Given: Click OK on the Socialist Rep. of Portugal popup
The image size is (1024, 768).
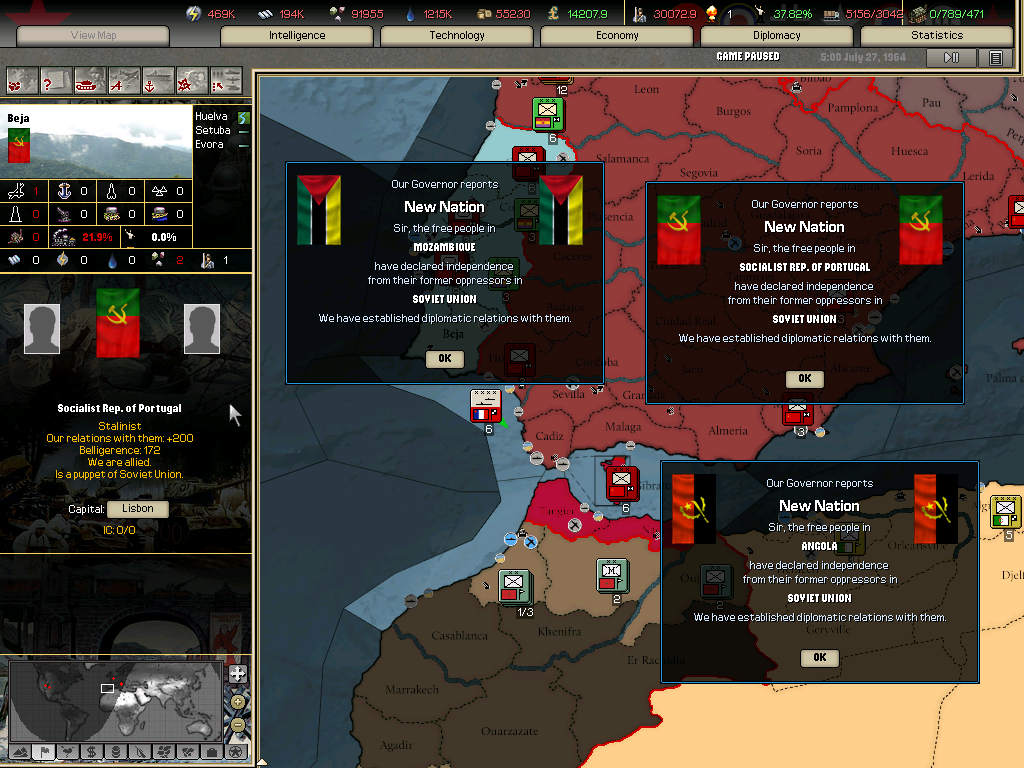Looking at the screenshot, I should [805, 378].
